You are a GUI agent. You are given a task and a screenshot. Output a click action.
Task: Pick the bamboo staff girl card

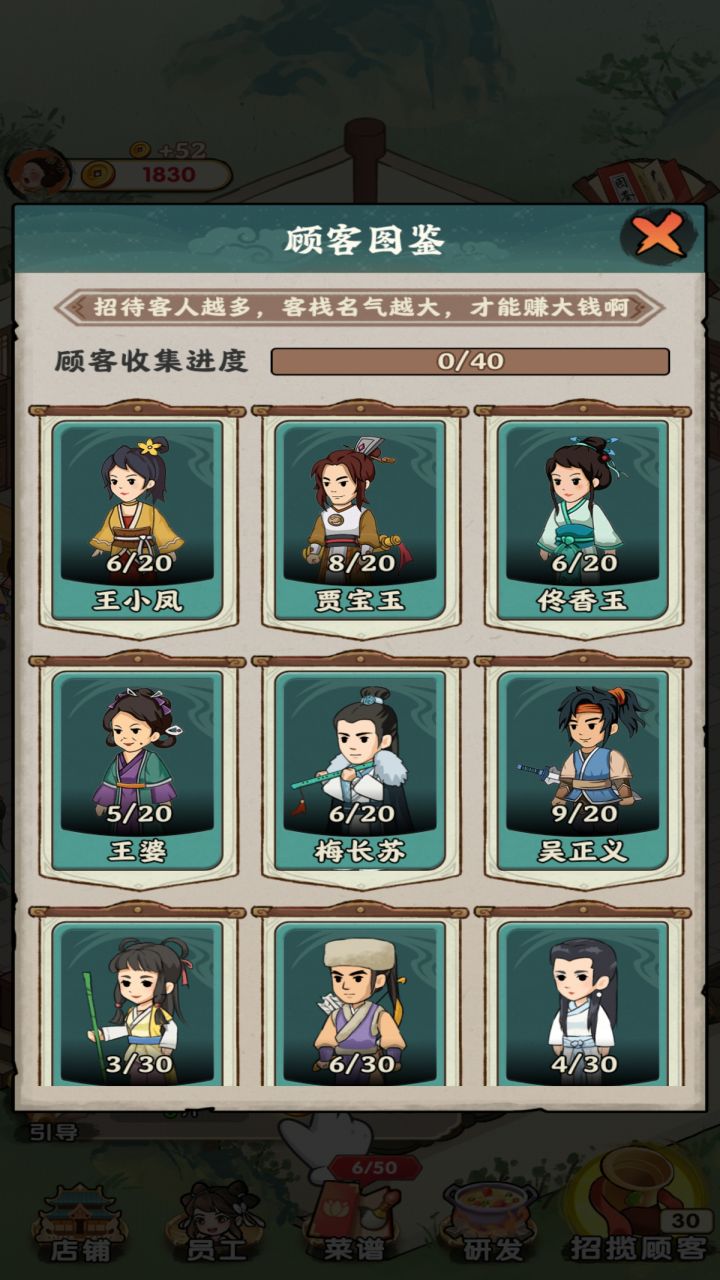pos(137,1005)
